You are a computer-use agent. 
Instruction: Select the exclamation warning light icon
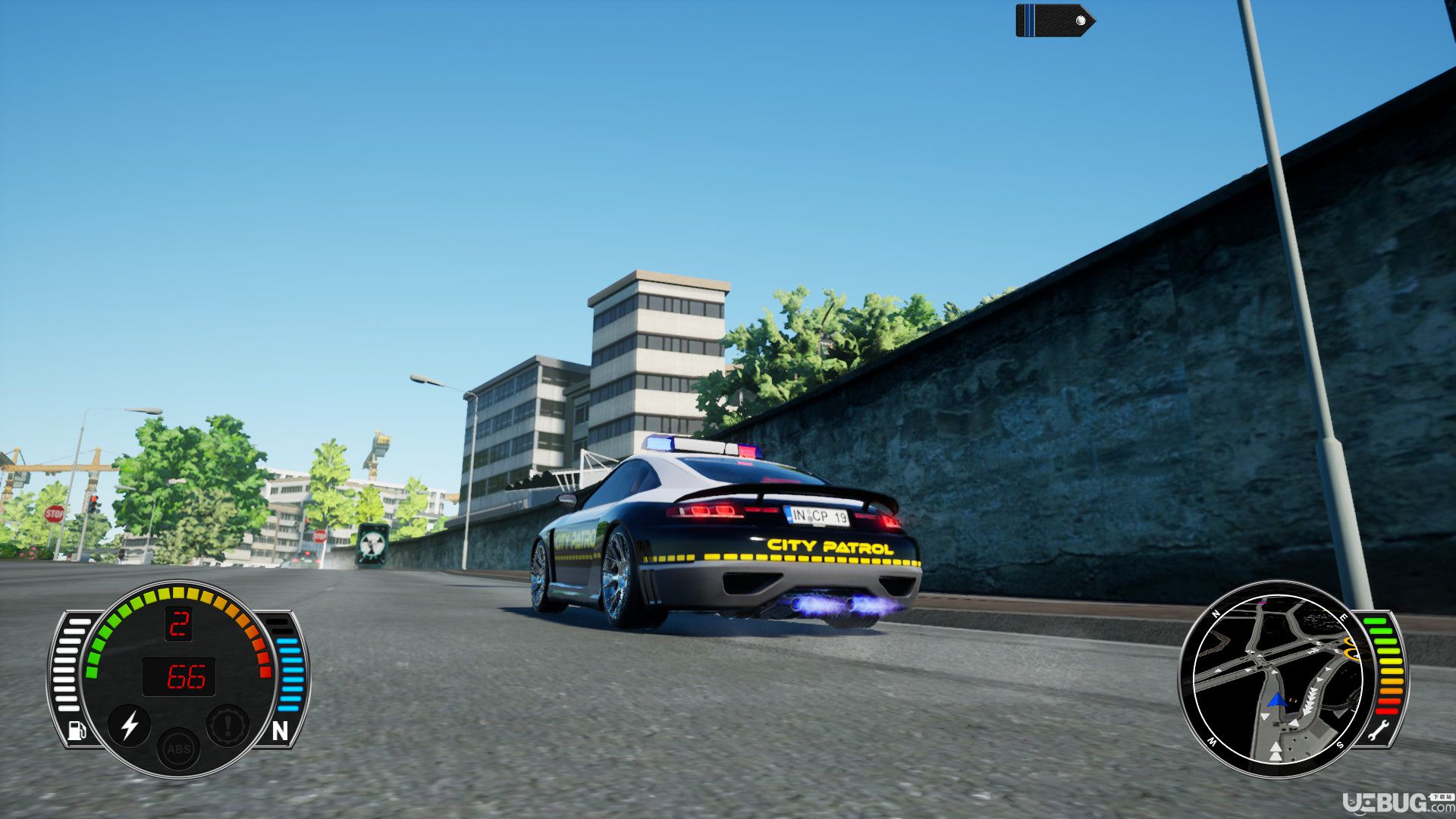227,726
